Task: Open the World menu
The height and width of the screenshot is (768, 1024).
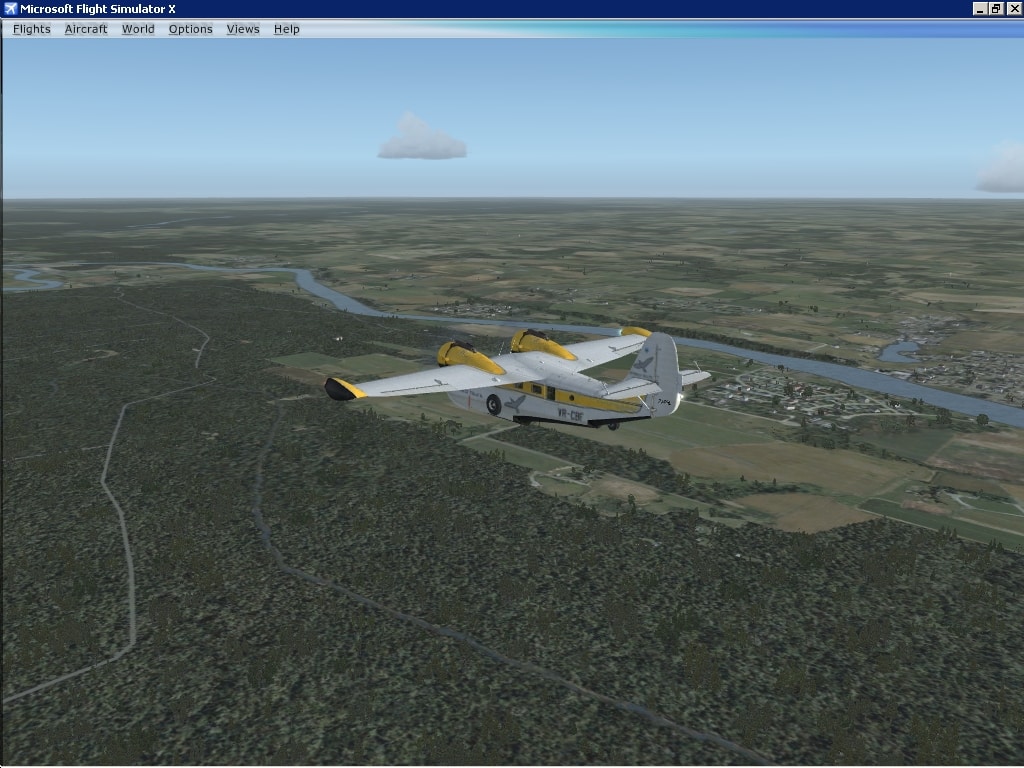Action: [x=138, y=29]
